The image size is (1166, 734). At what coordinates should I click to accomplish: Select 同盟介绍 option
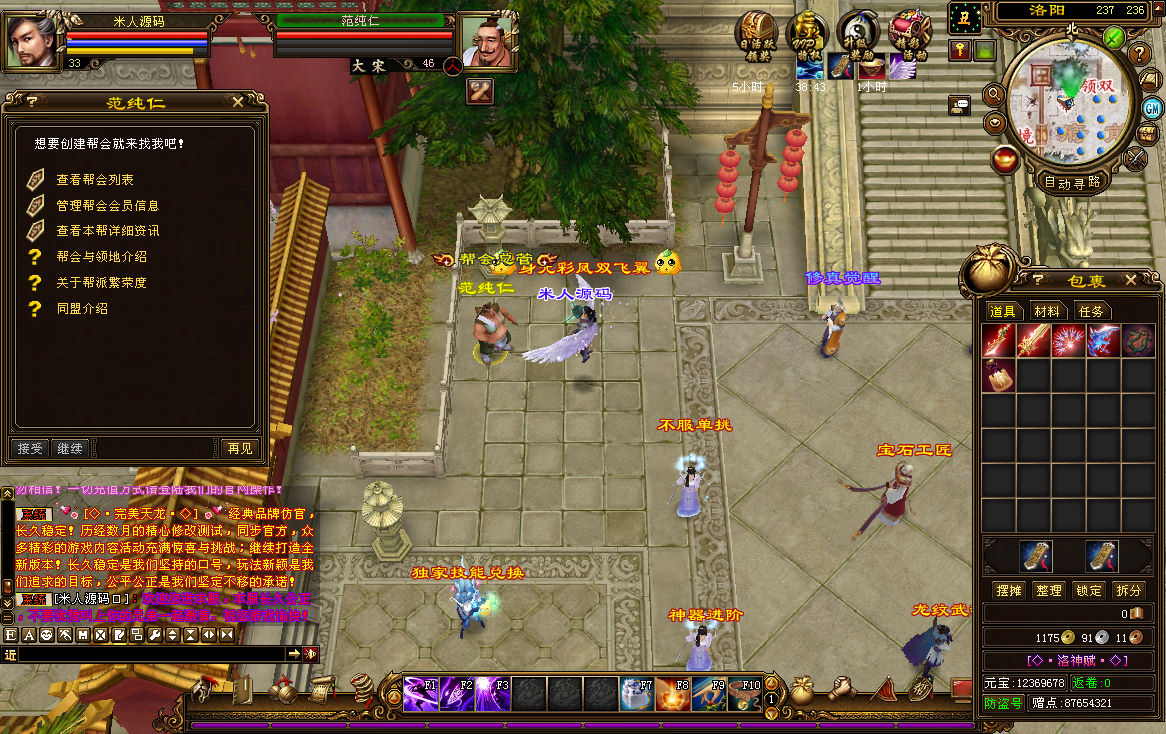coord(82,309)
